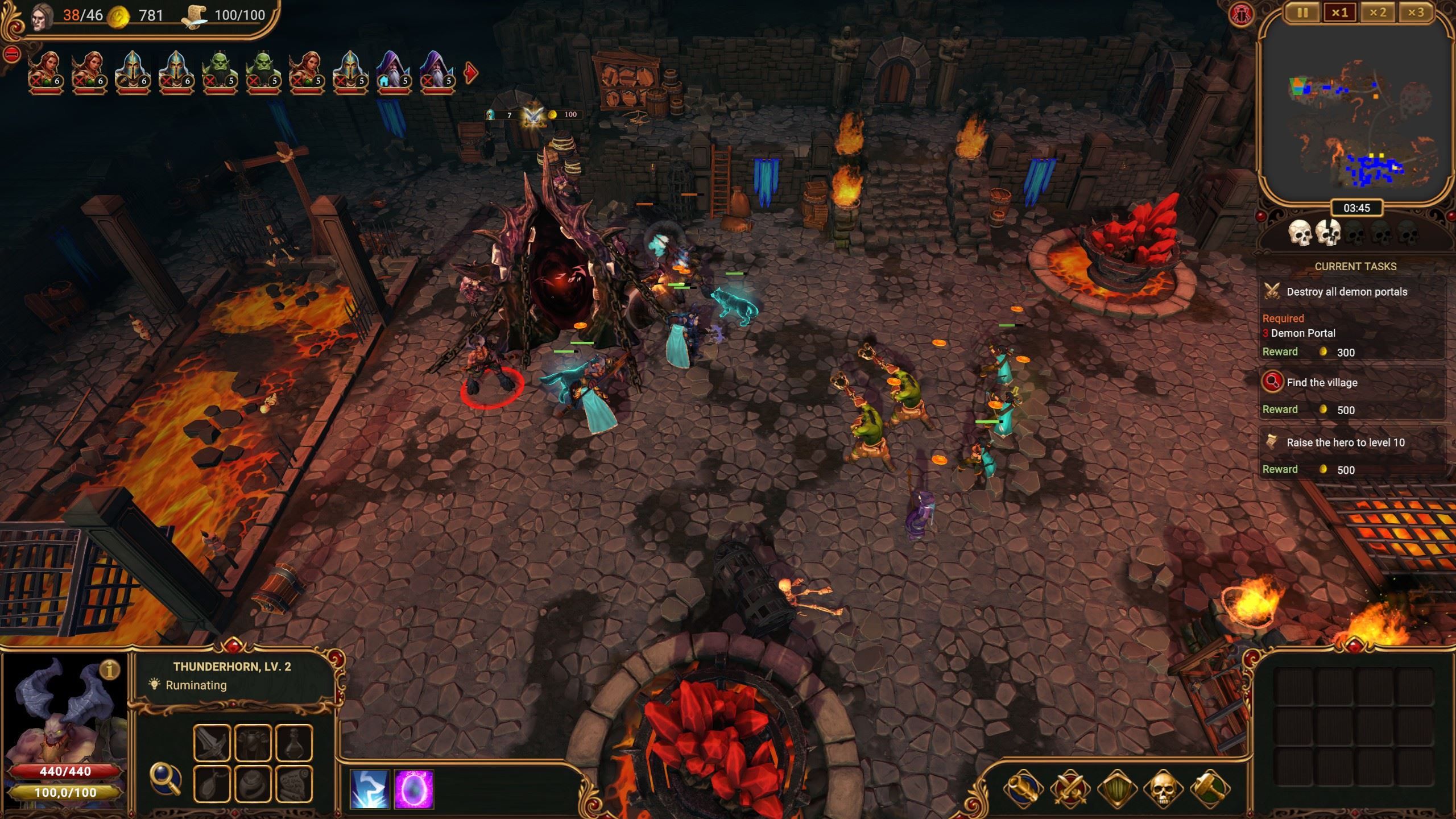
Task: Click the magnifying glass inspect button
Action: point(165,779)
